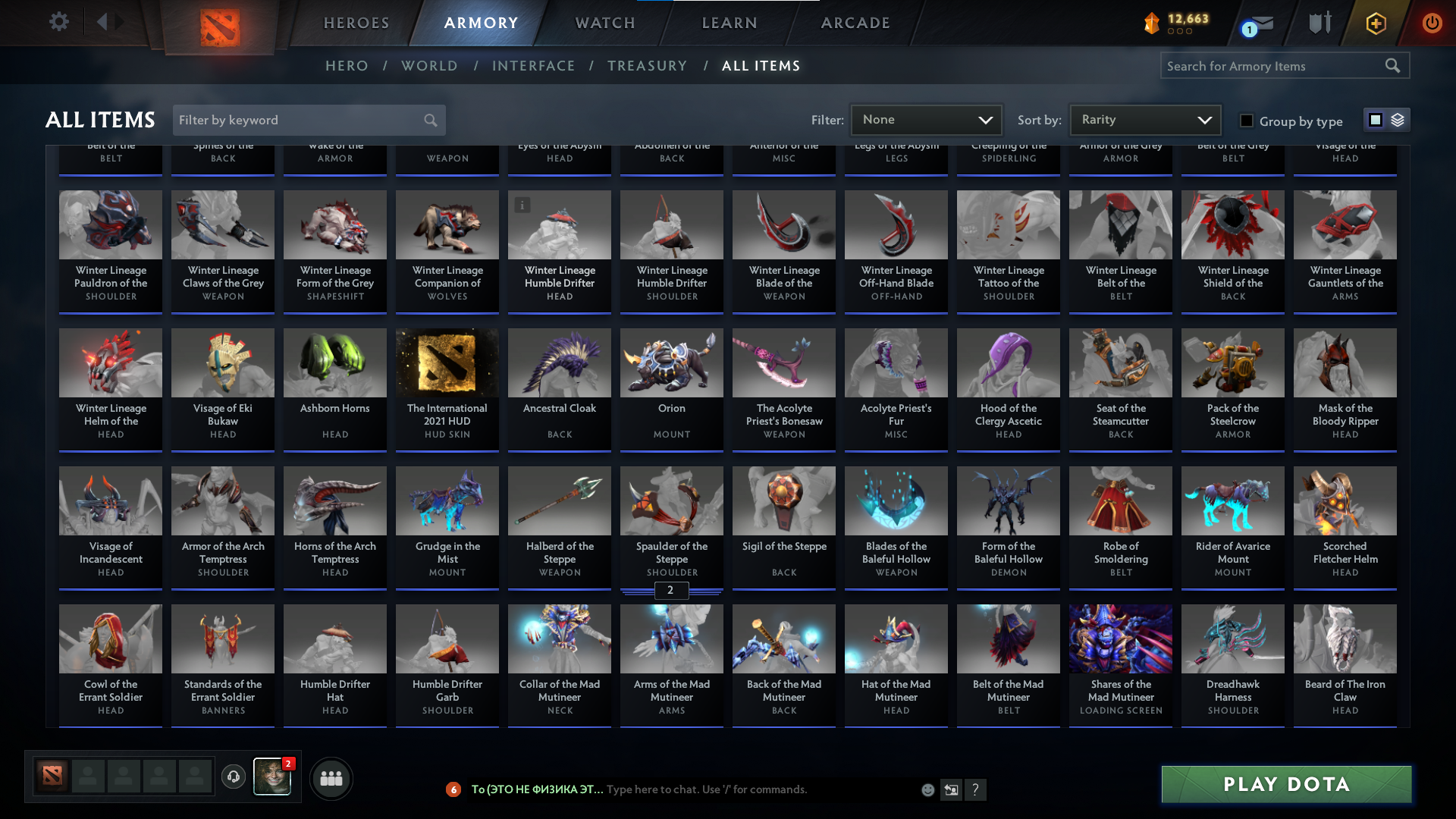Click the gold plus hexagon store icon
The height and width of the screenshot is (819, 1456).
(1375, 23)
